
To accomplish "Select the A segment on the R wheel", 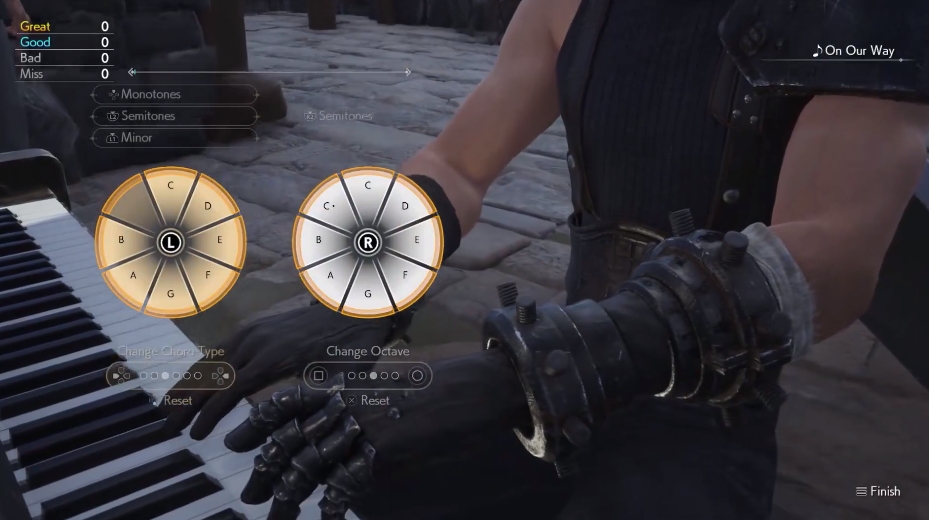I will click(330, 274).
